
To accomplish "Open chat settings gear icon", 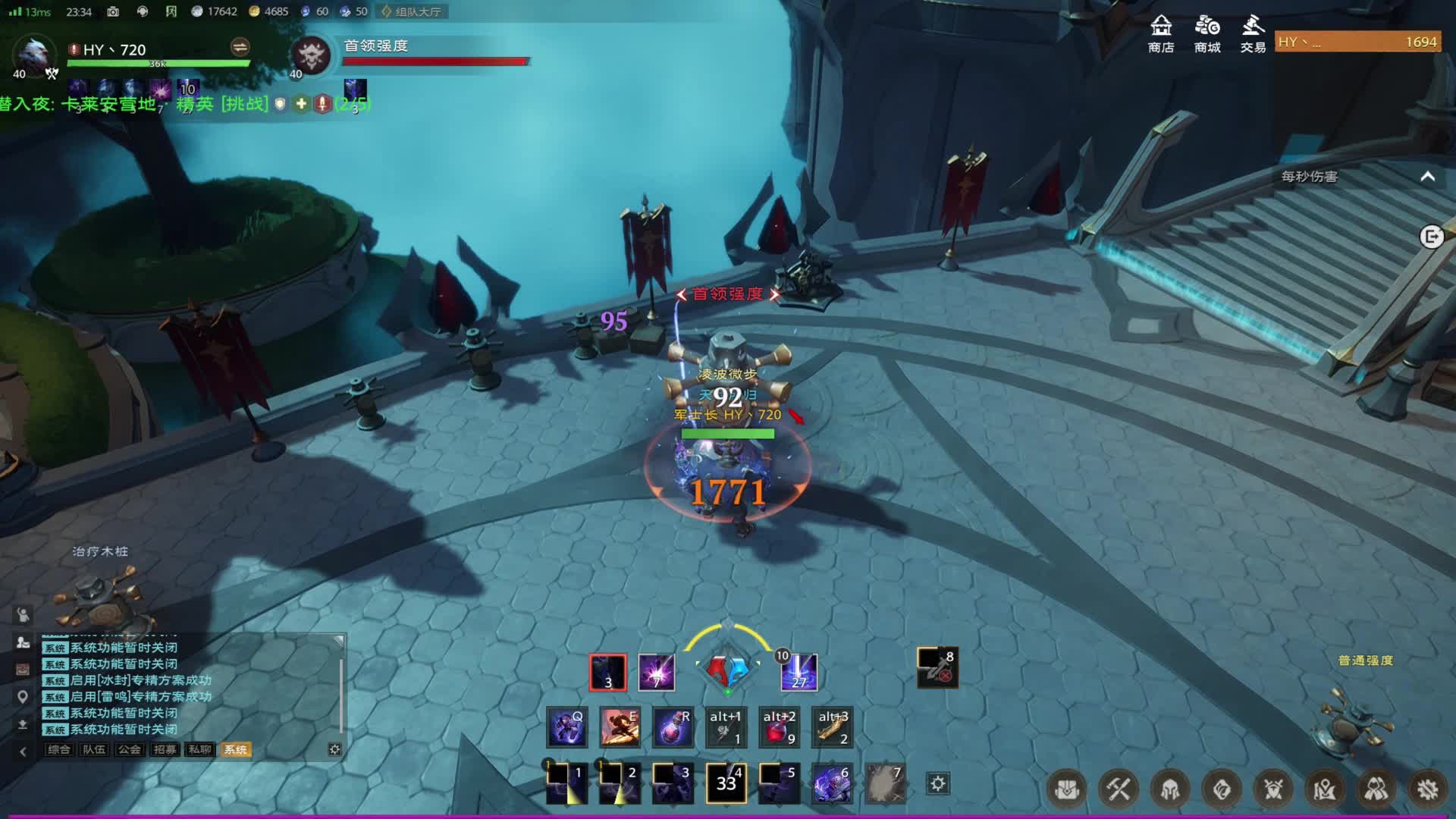I will [x=334, y=749].
